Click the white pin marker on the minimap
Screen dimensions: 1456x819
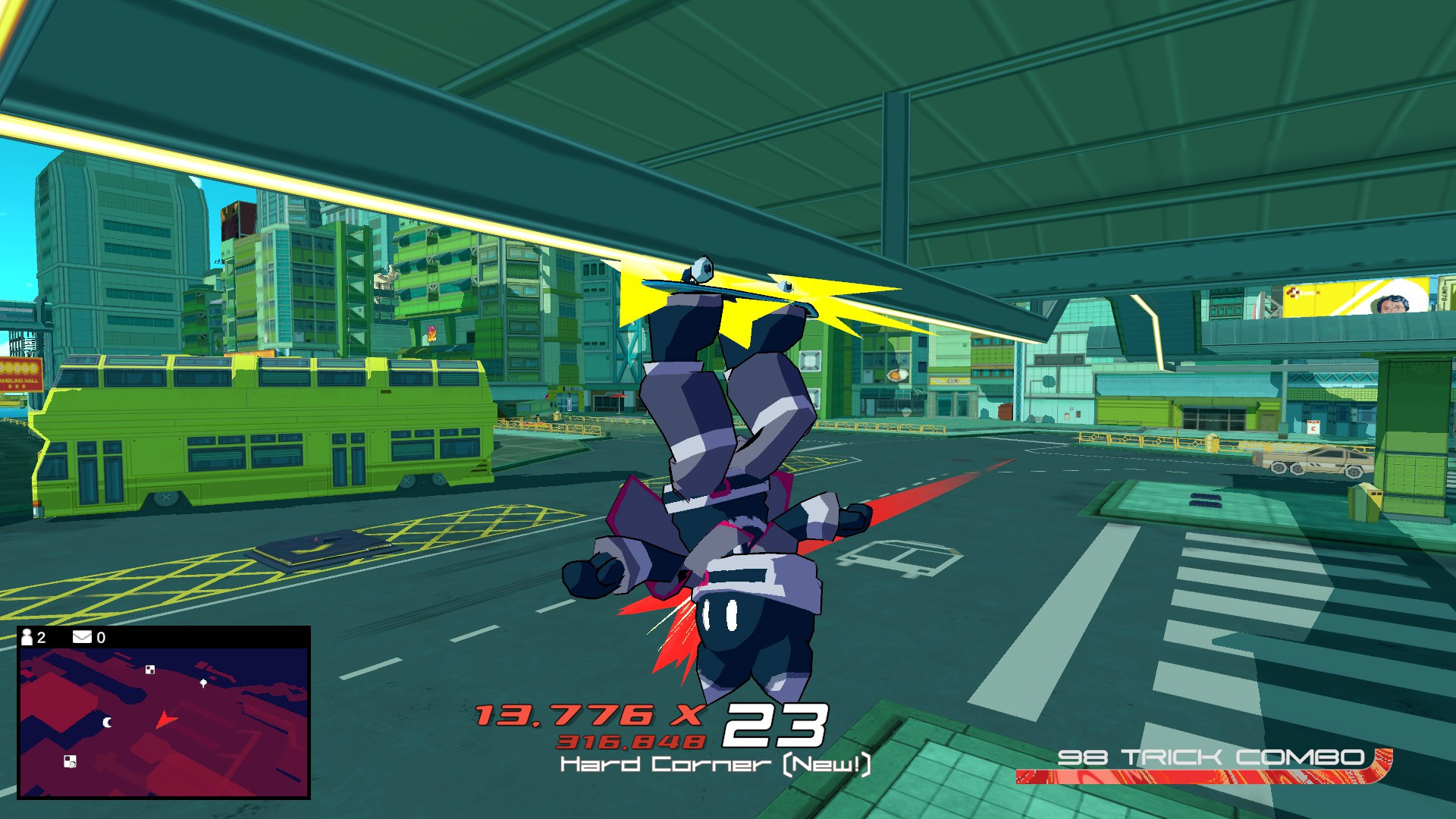point(202,684)
